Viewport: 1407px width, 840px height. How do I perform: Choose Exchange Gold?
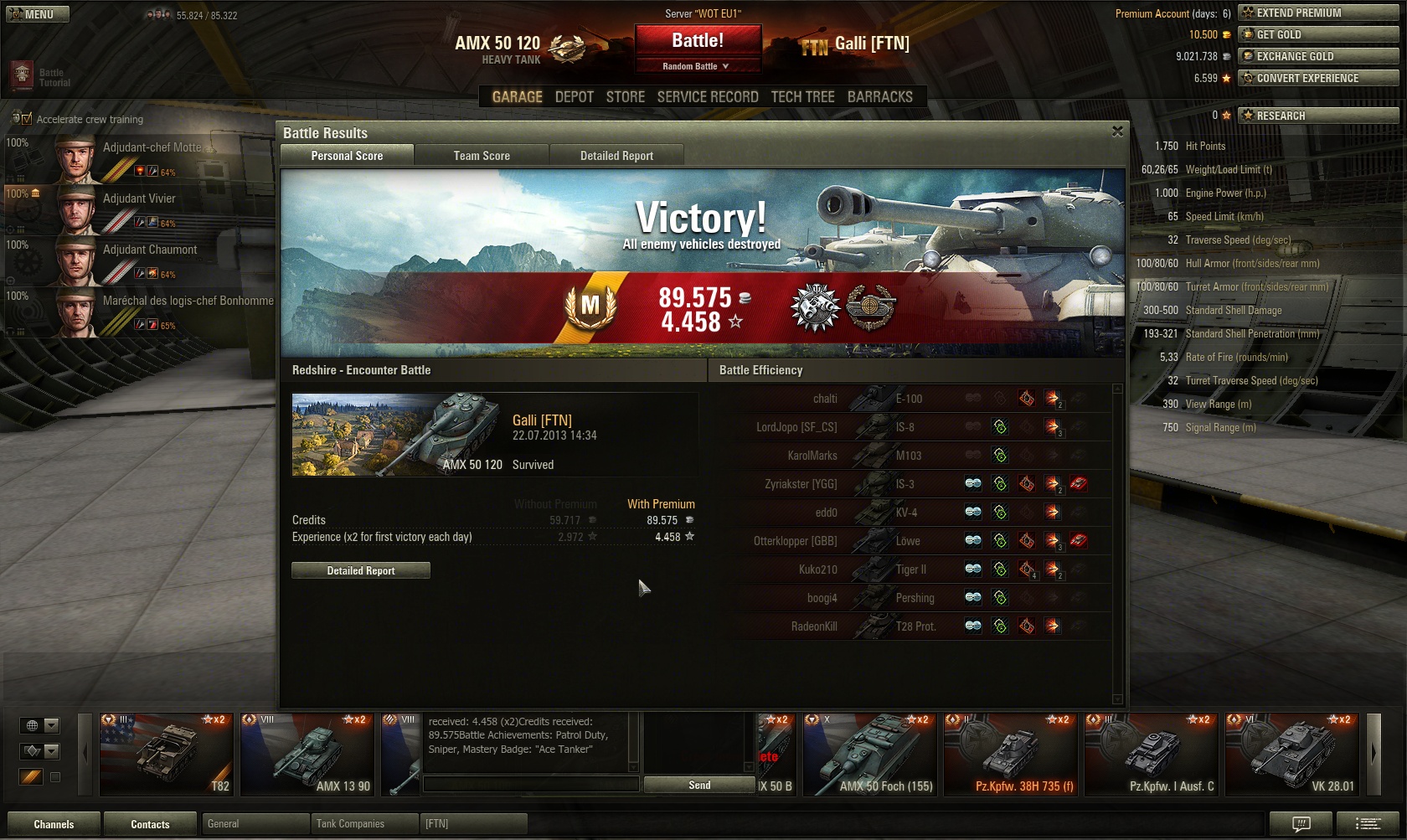click(x=1318, y=56)
